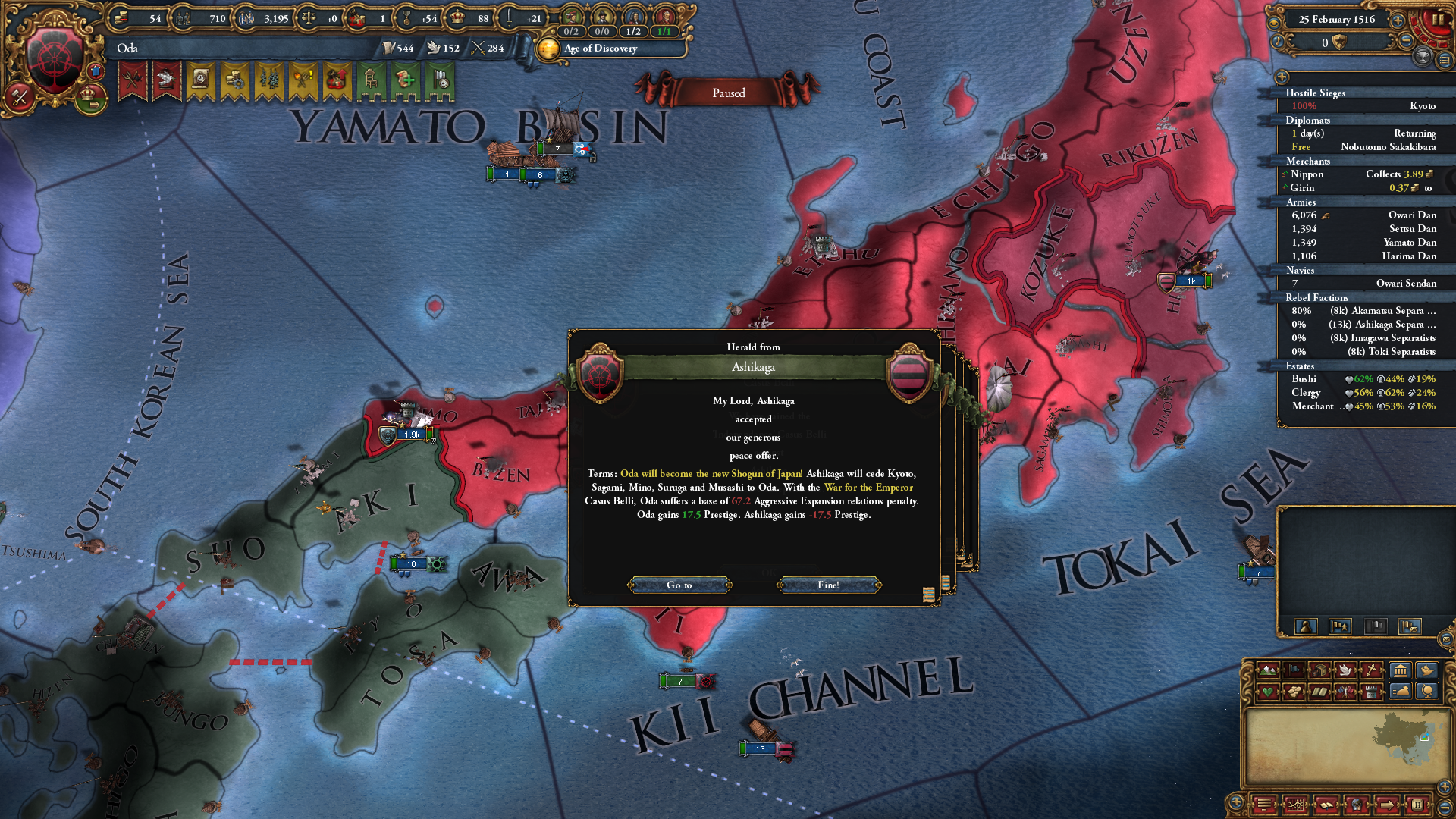Viewport: 1456px width, 819px height.
Task: Open the terrain map mode
Action: pos(1267,670)
